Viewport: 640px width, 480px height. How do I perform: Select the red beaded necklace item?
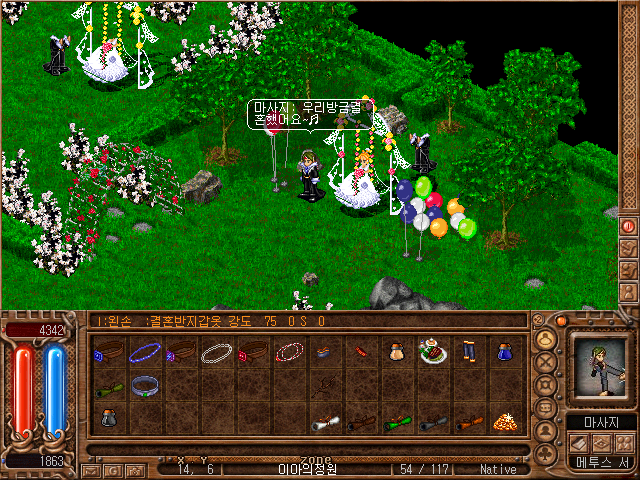(x=290, y=352)
